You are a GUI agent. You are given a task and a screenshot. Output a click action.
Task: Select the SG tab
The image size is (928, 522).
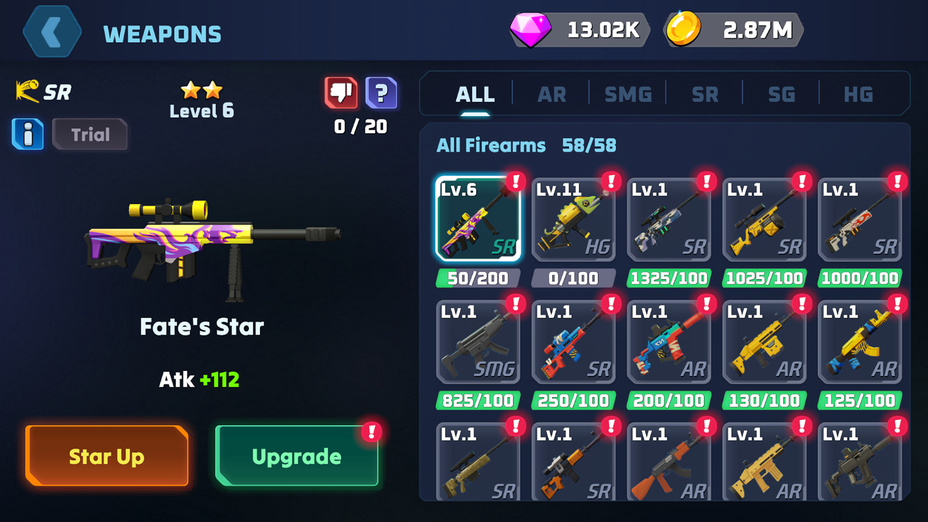[x=781, y=94]
